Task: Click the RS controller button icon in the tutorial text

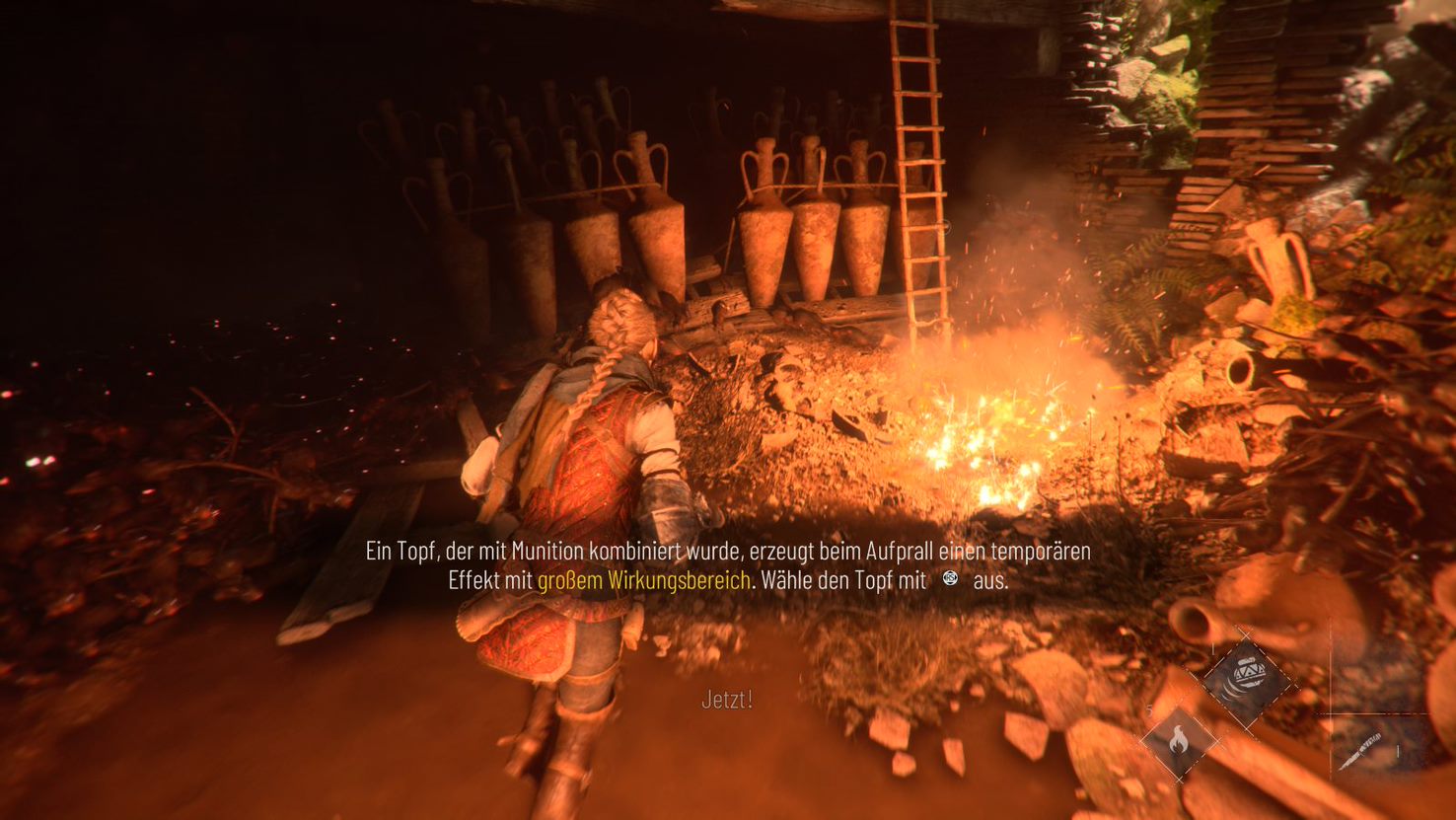Action: [950, 579]
